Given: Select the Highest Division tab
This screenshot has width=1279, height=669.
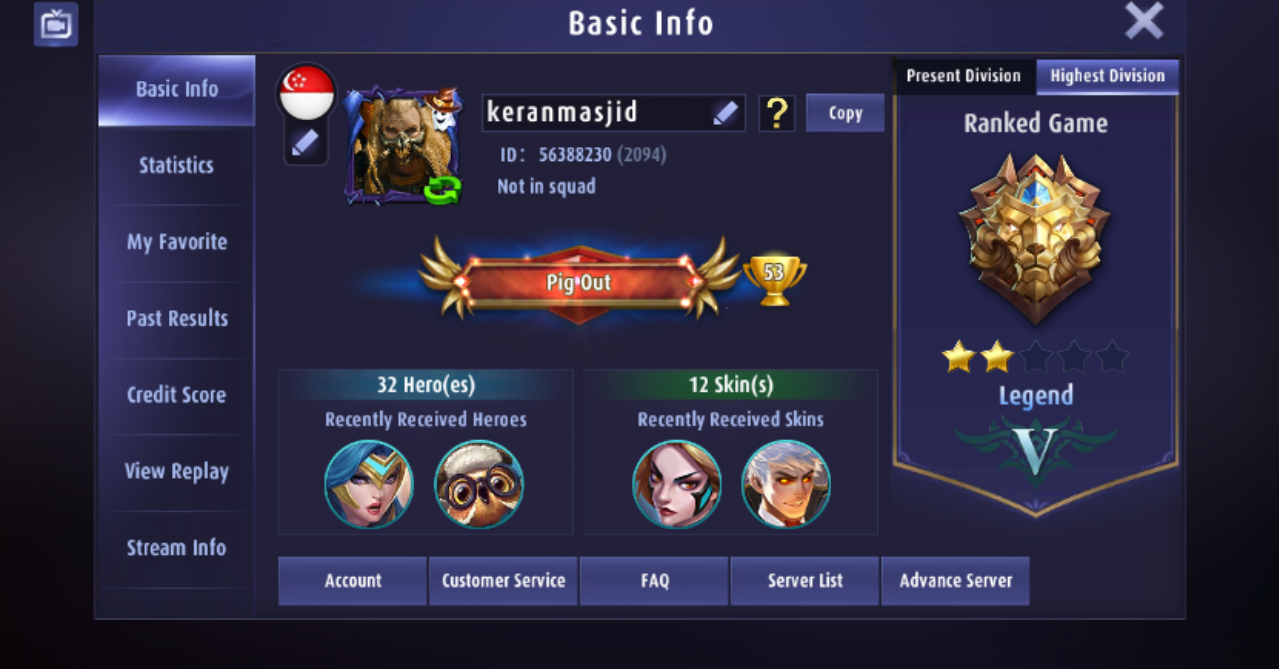Looking at the screenshot, I should pyautogui.click(x=1107, y=76).
